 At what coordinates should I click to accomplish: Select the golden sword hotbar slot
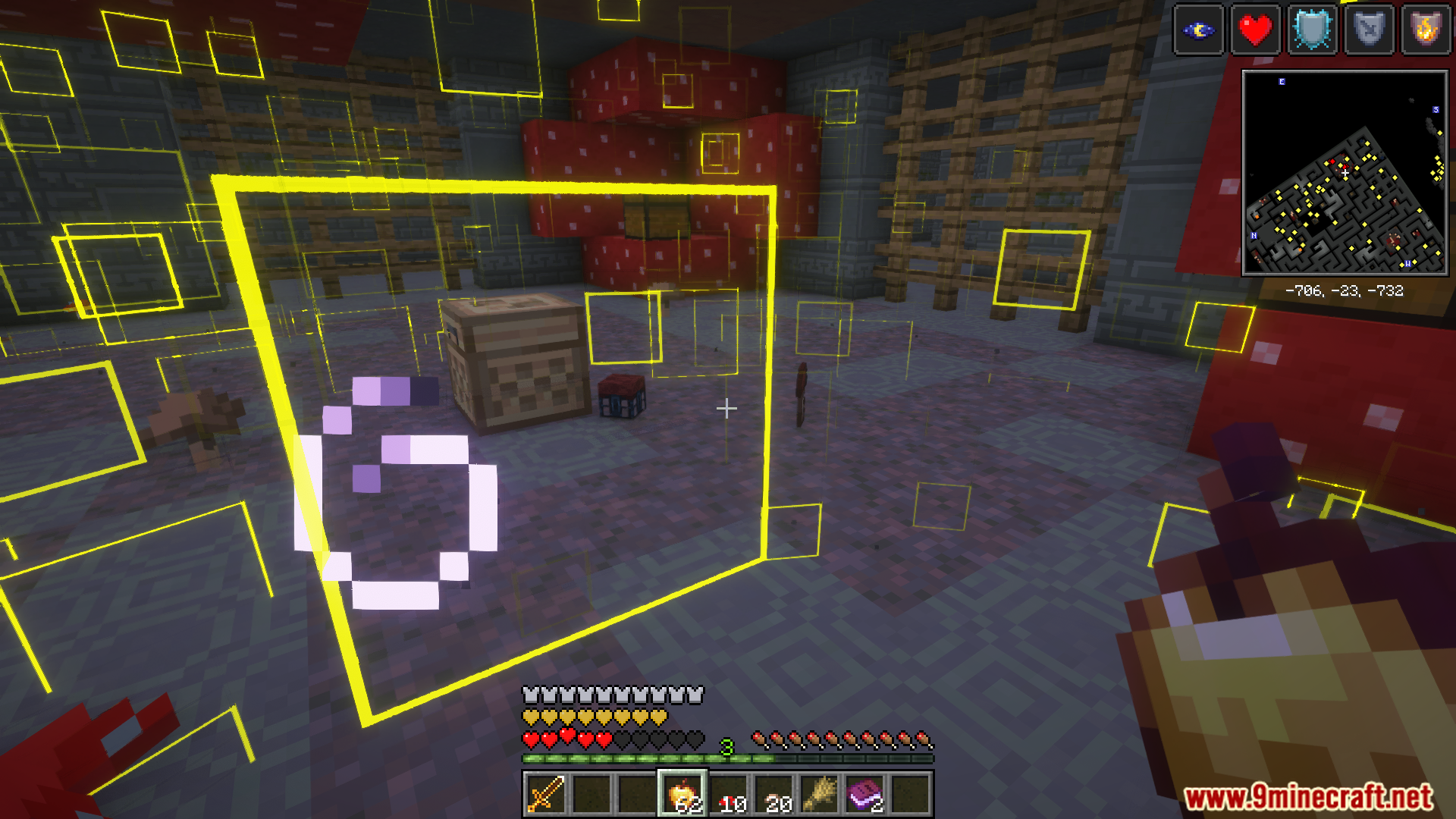coord(545,794)
